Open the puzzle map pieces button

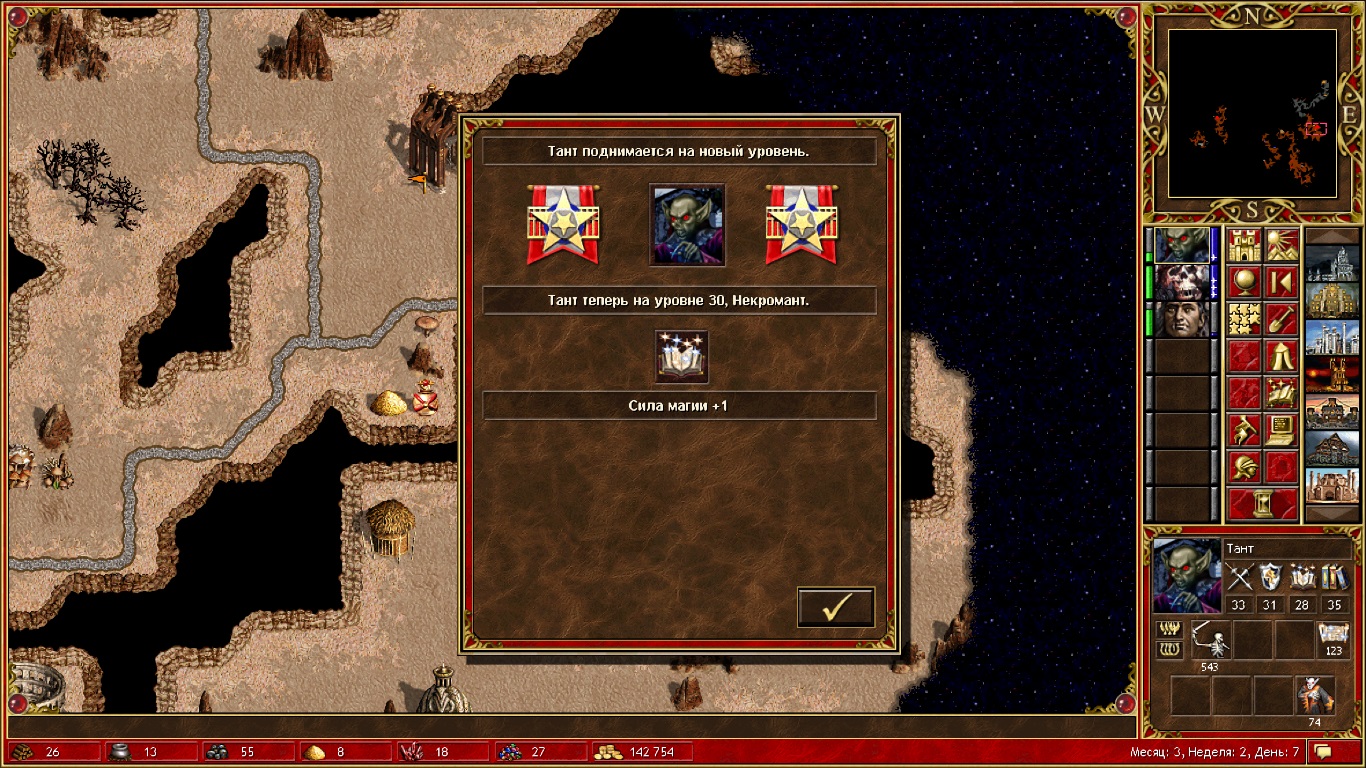coord(1244,319)
